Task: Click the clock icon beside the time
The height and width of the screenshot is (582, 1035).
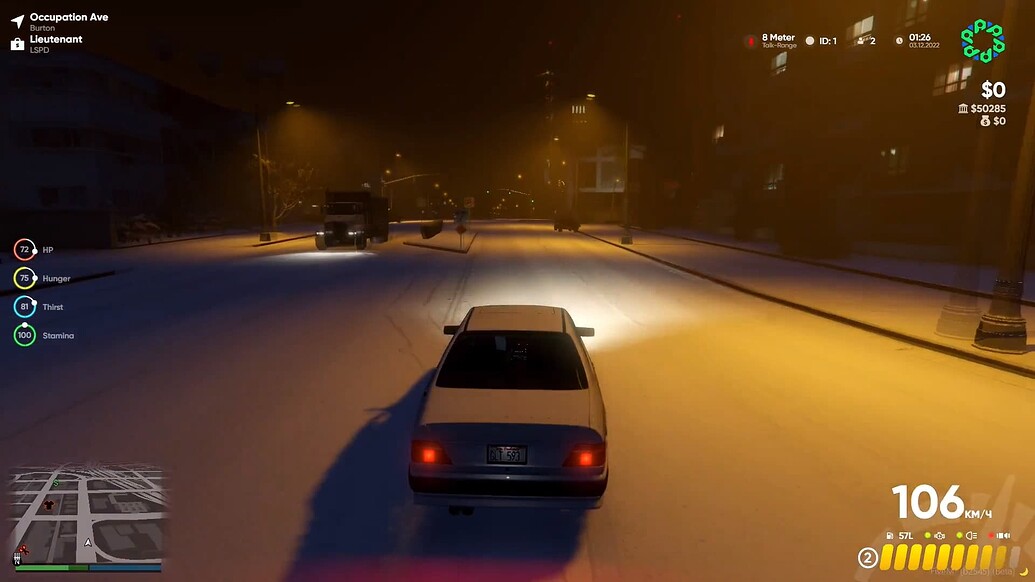Action: [899, 41]
